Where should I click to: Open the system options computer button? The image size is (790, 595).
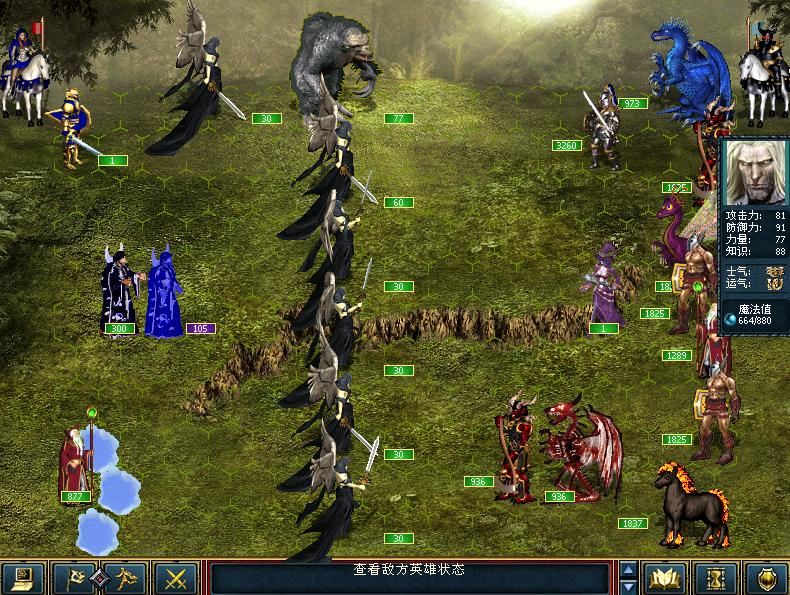22,578
